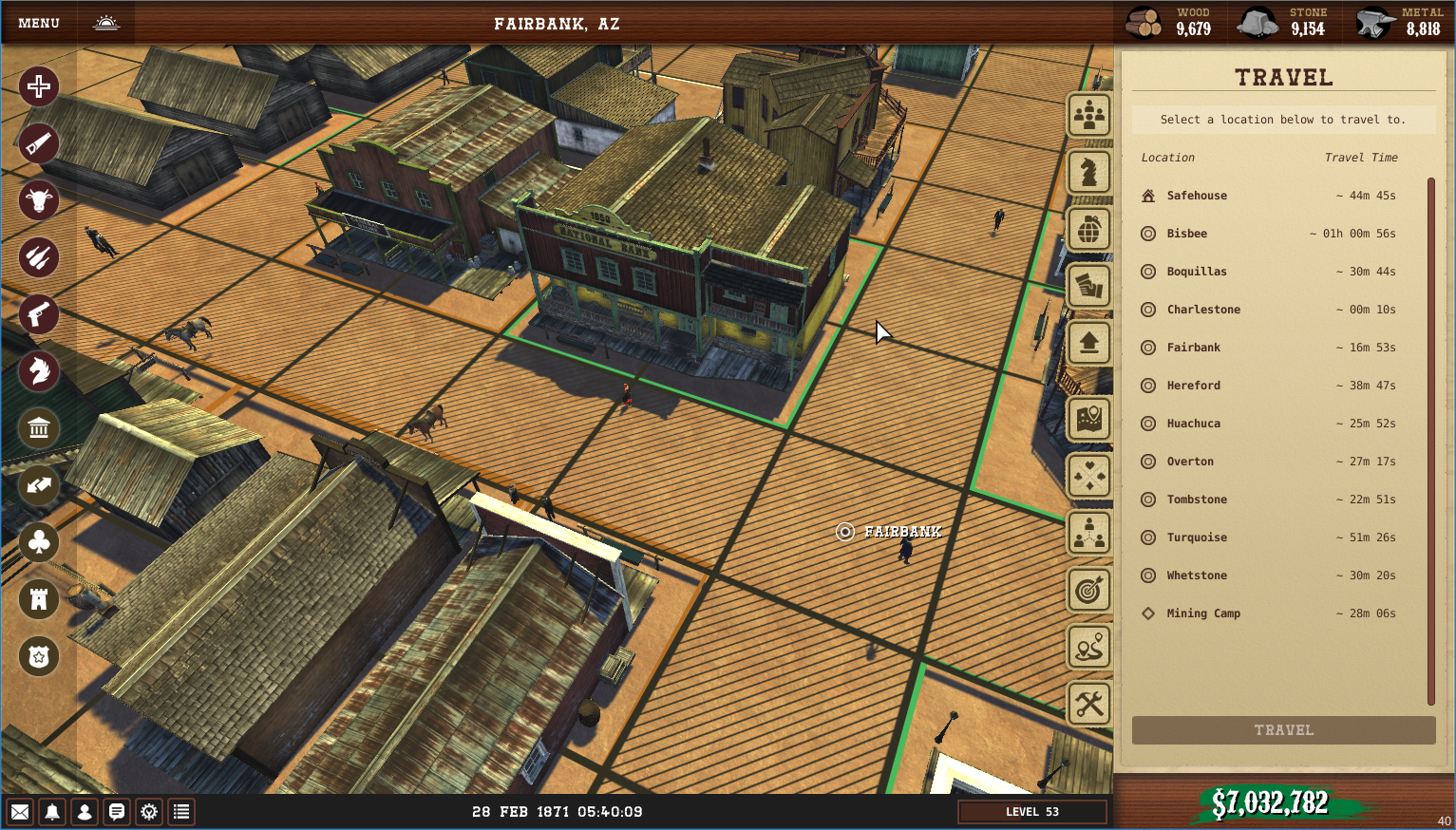Open the mail envelope icon
This screenshot has width=1456, height=830.
click(20, 812)
